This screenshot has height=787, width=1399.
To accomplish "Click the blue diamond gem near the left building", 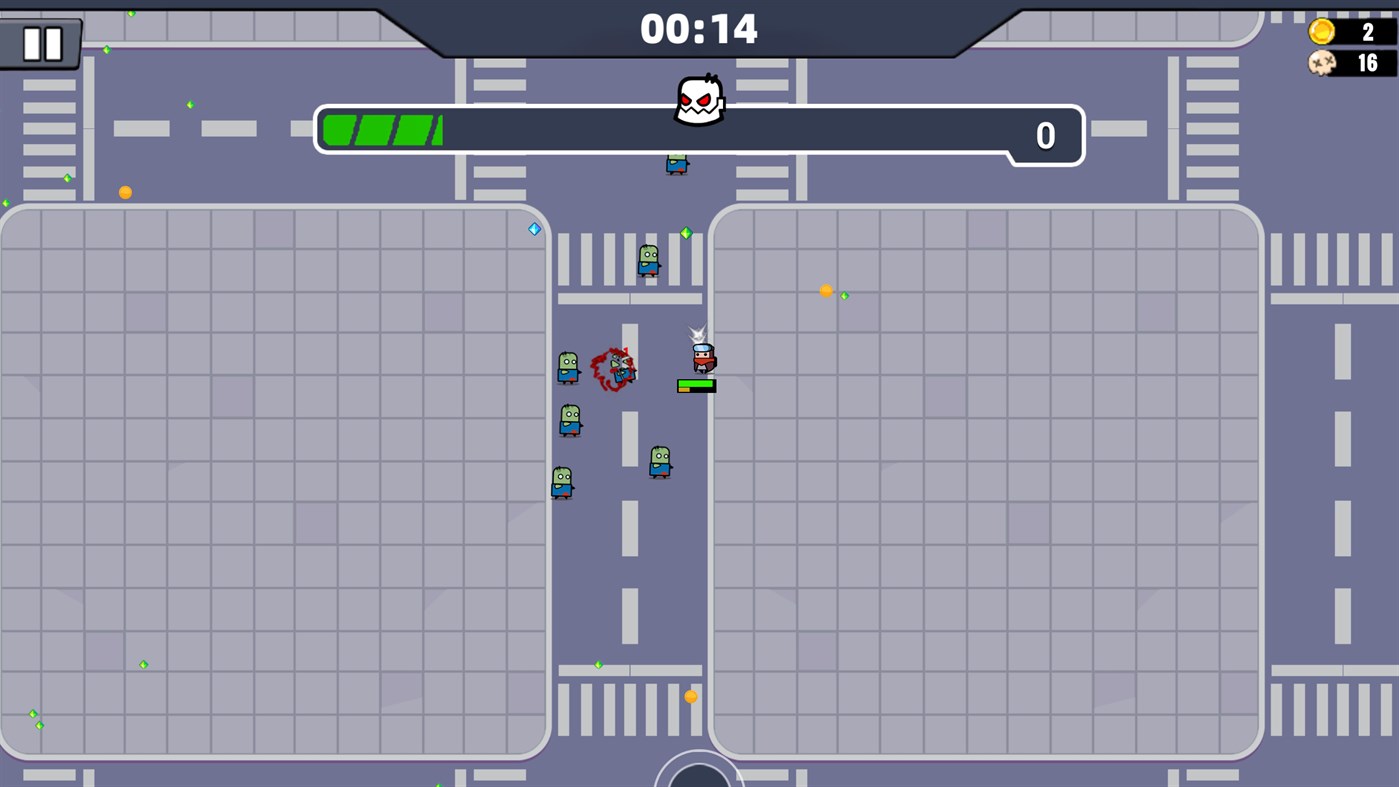I will (x=533, y=228).
